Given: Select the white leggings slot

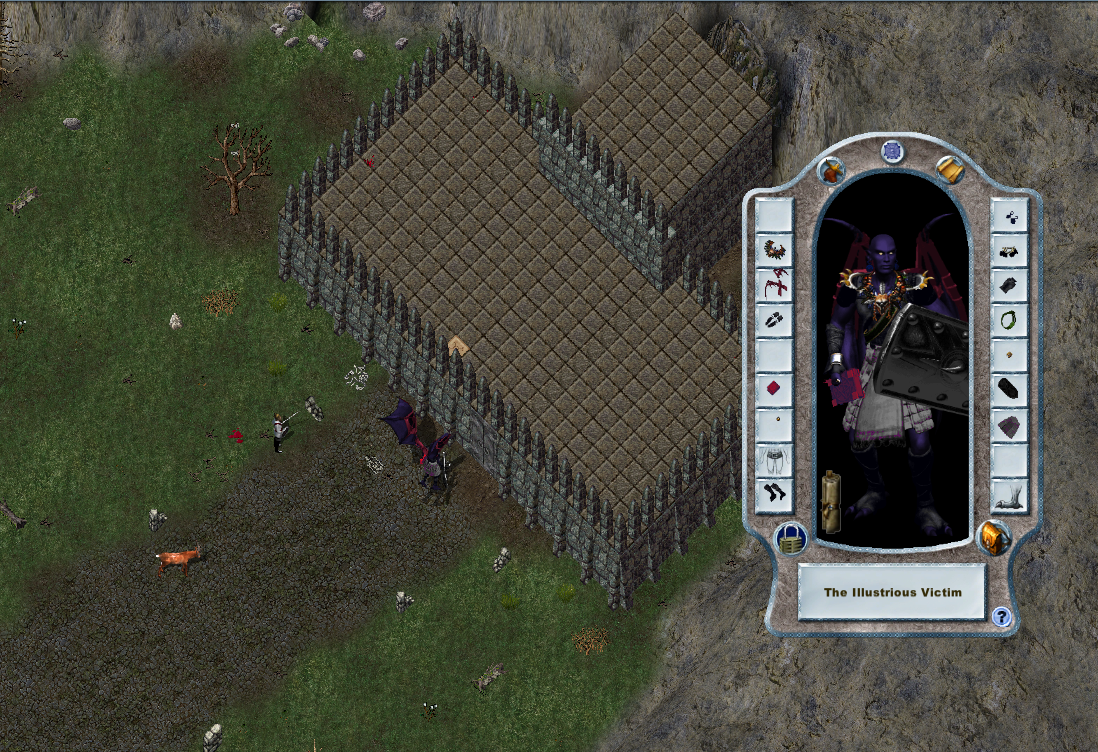Looking at the screenshot, I should (774, 458).
